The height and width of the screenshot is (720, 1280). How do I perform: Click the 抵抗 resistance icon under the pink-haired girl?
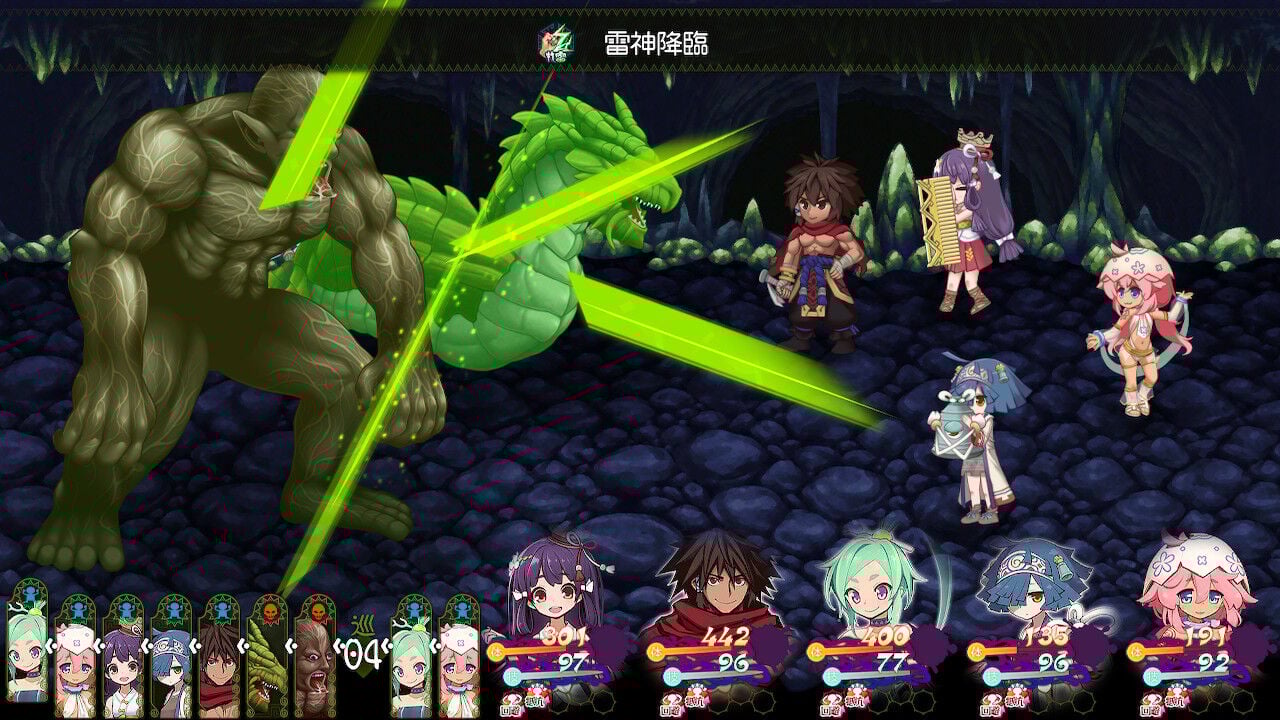[1176, 701]
